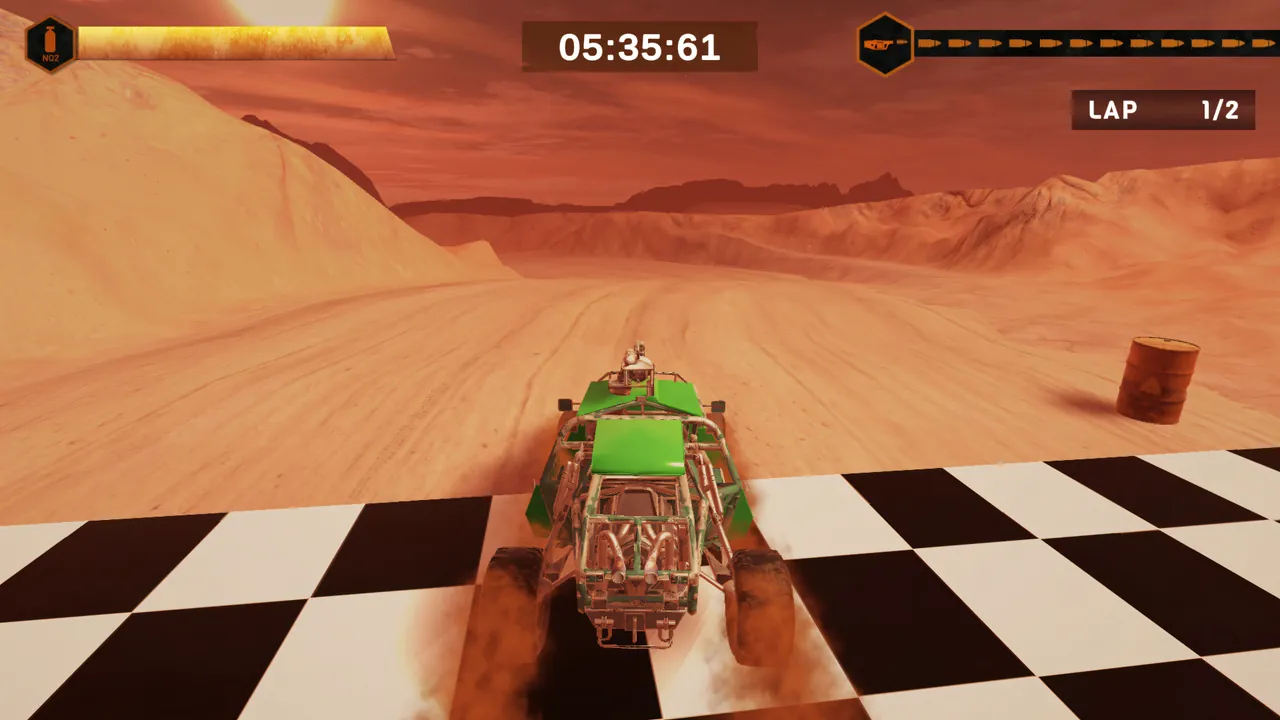Click the rightmost end of the nitro bar
The height and width of the screenshot is (720, 1280).
click(385, 42)
